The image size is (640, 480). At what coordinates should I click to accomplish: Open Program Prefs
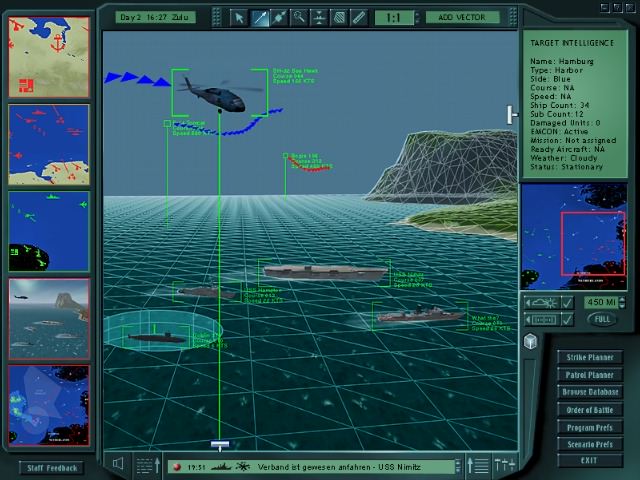click(589, 427)
